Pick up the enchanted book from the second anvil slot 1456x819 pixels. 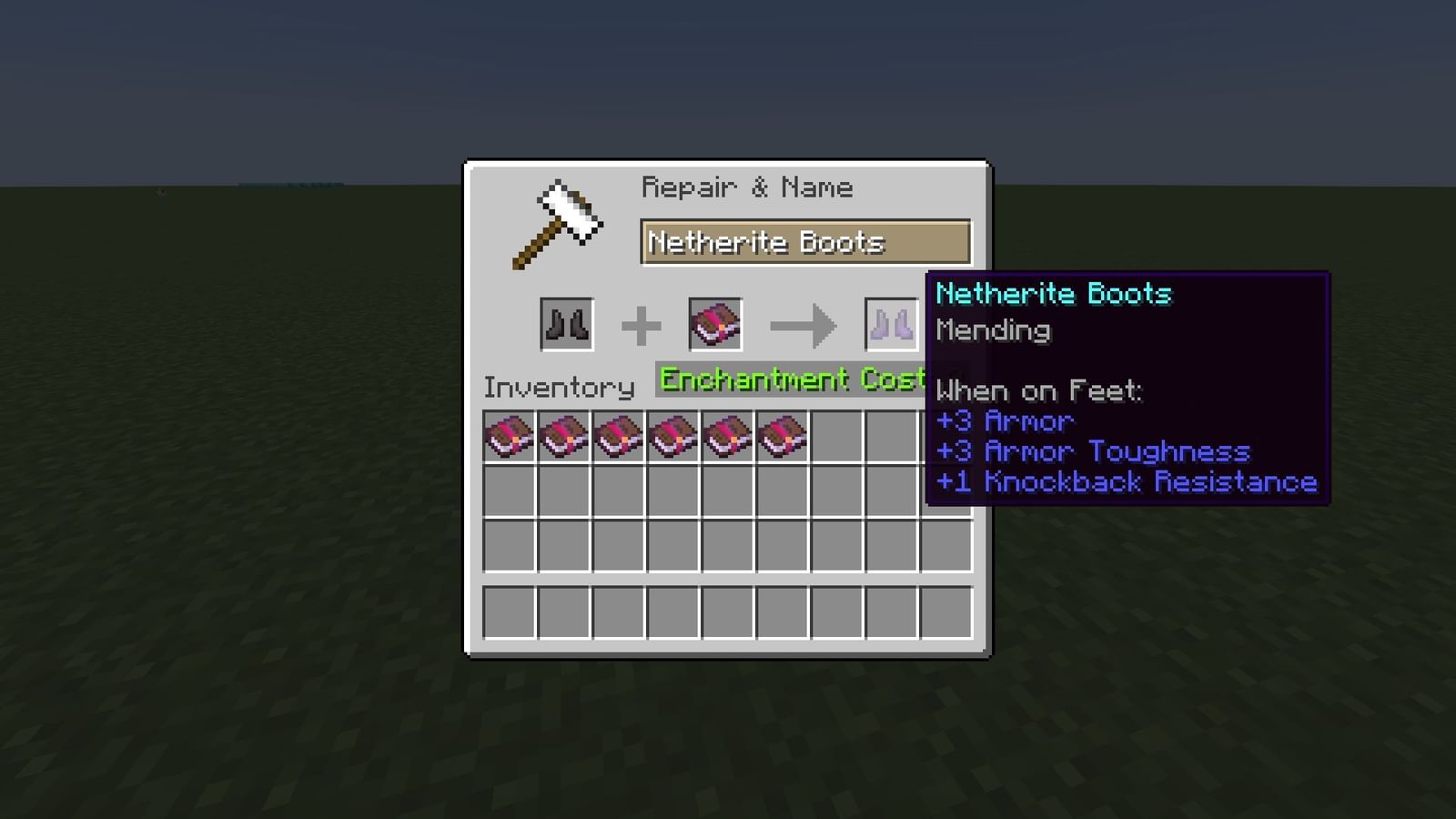point(715,323)
